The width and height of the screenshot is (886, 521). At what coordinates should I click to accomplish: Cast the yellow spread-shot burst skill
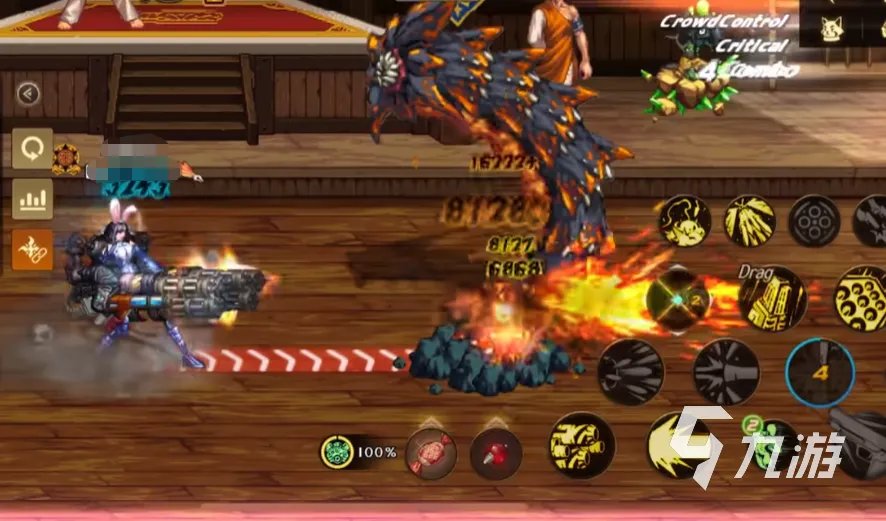(x=749, y=221)
